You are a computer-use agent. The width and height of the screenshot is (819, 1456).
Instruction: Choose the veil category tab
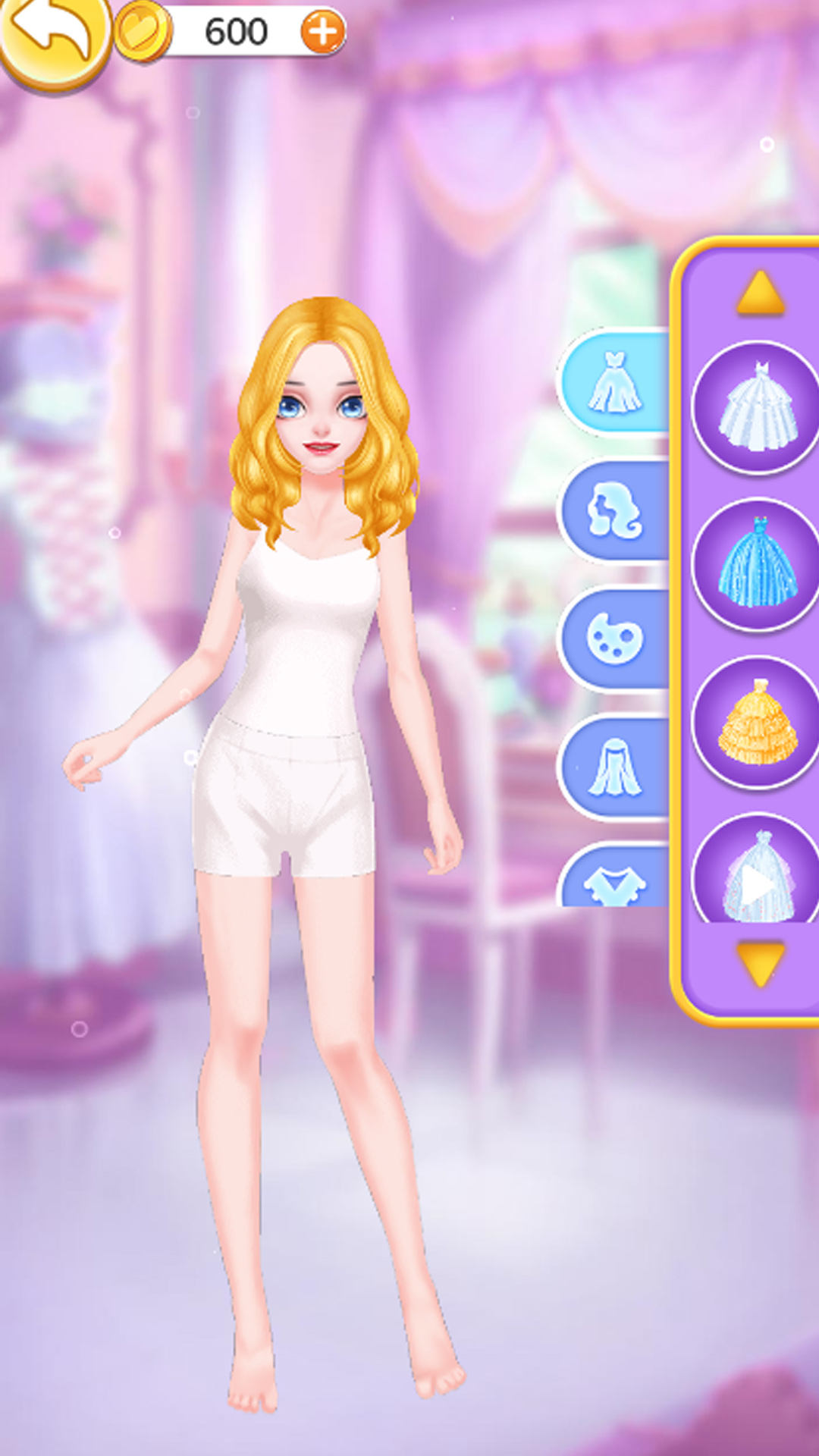point(615,767)
